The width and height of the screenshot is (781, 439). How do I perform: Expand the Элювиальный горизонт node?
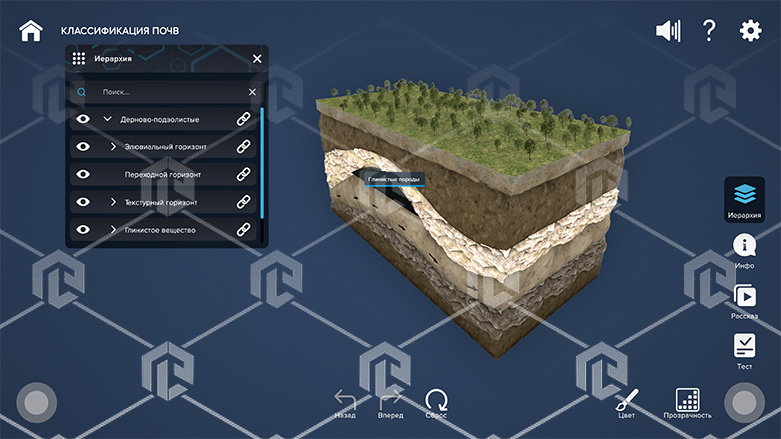[113, 147]
